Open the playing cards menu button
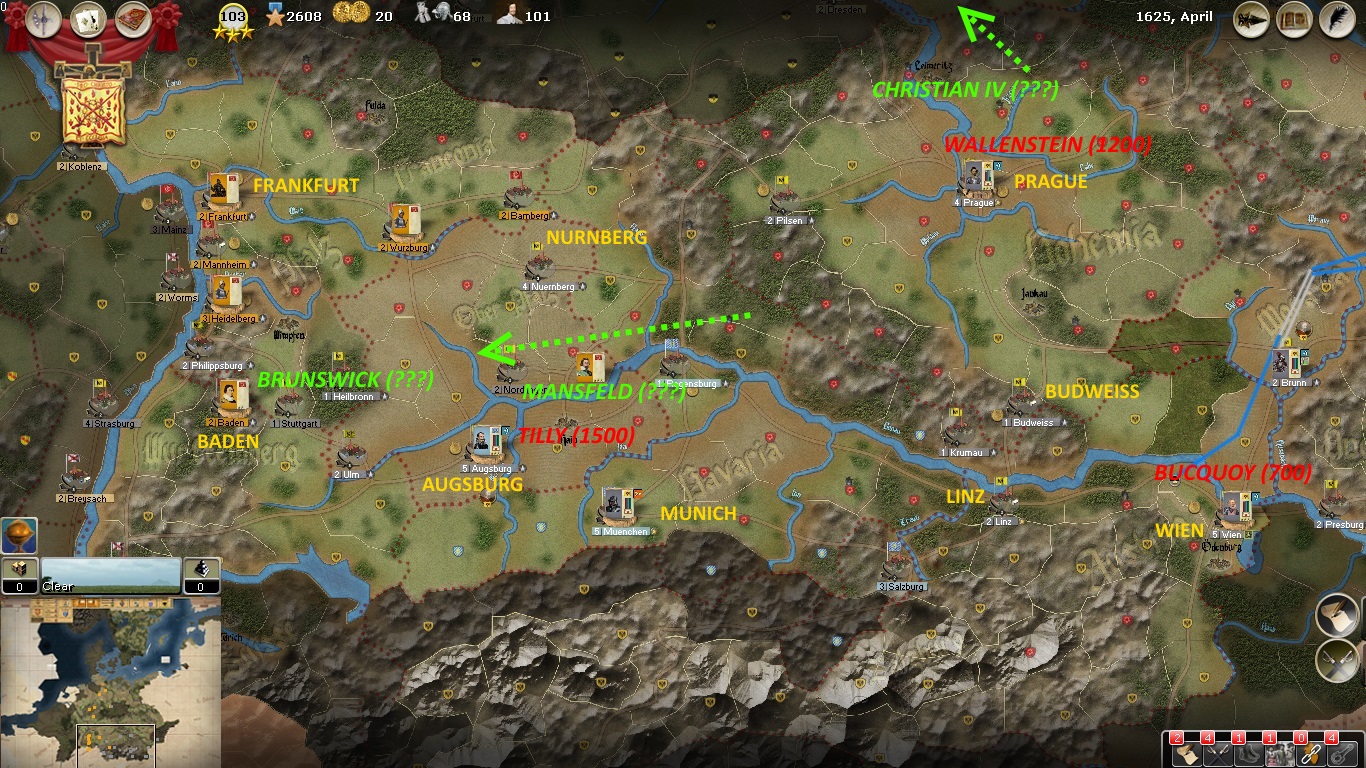The width and height of the screenshot is (1366, 768). point(89,18)
